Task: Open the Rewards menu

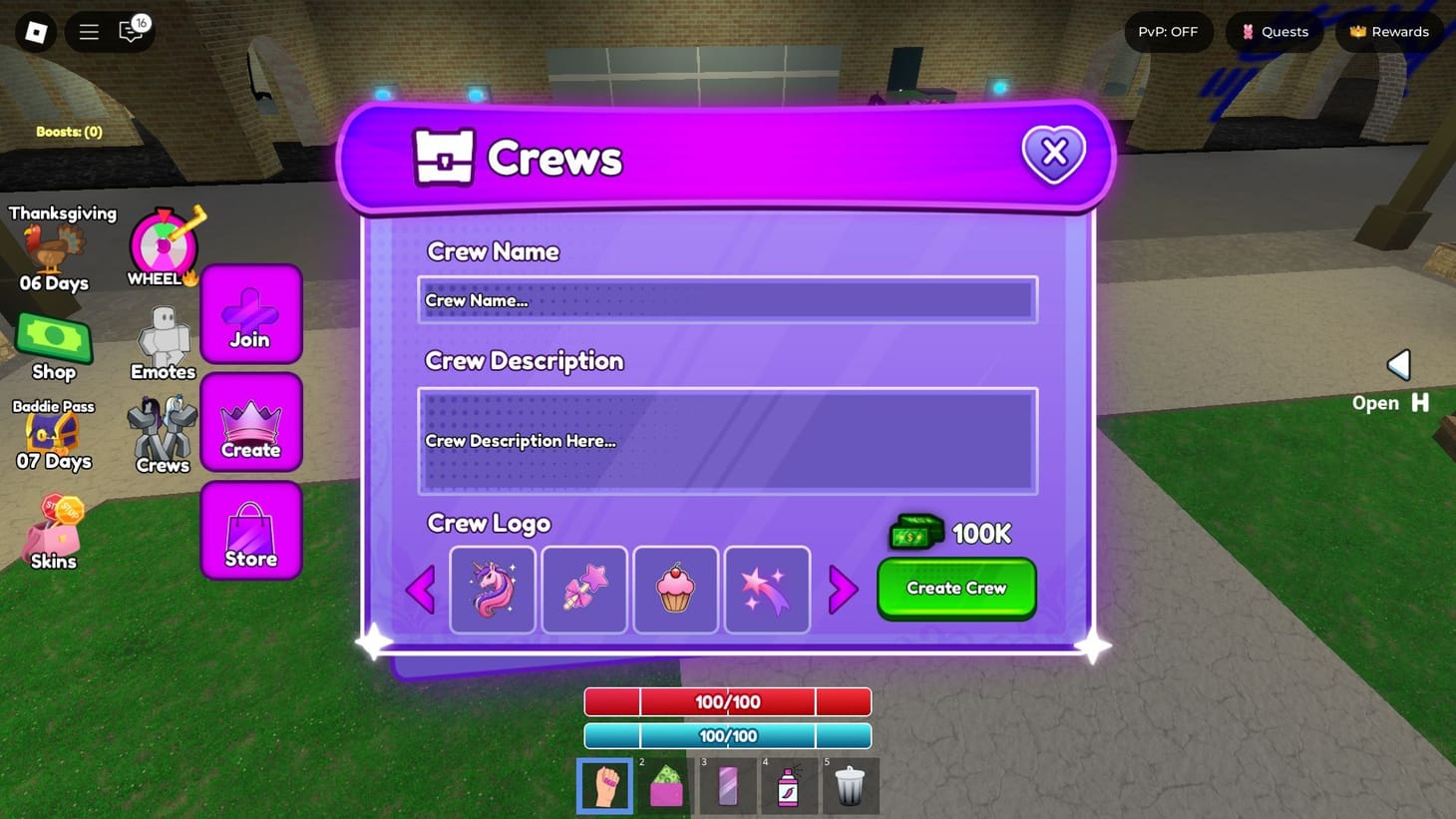Action: (x=1387, y=31)
